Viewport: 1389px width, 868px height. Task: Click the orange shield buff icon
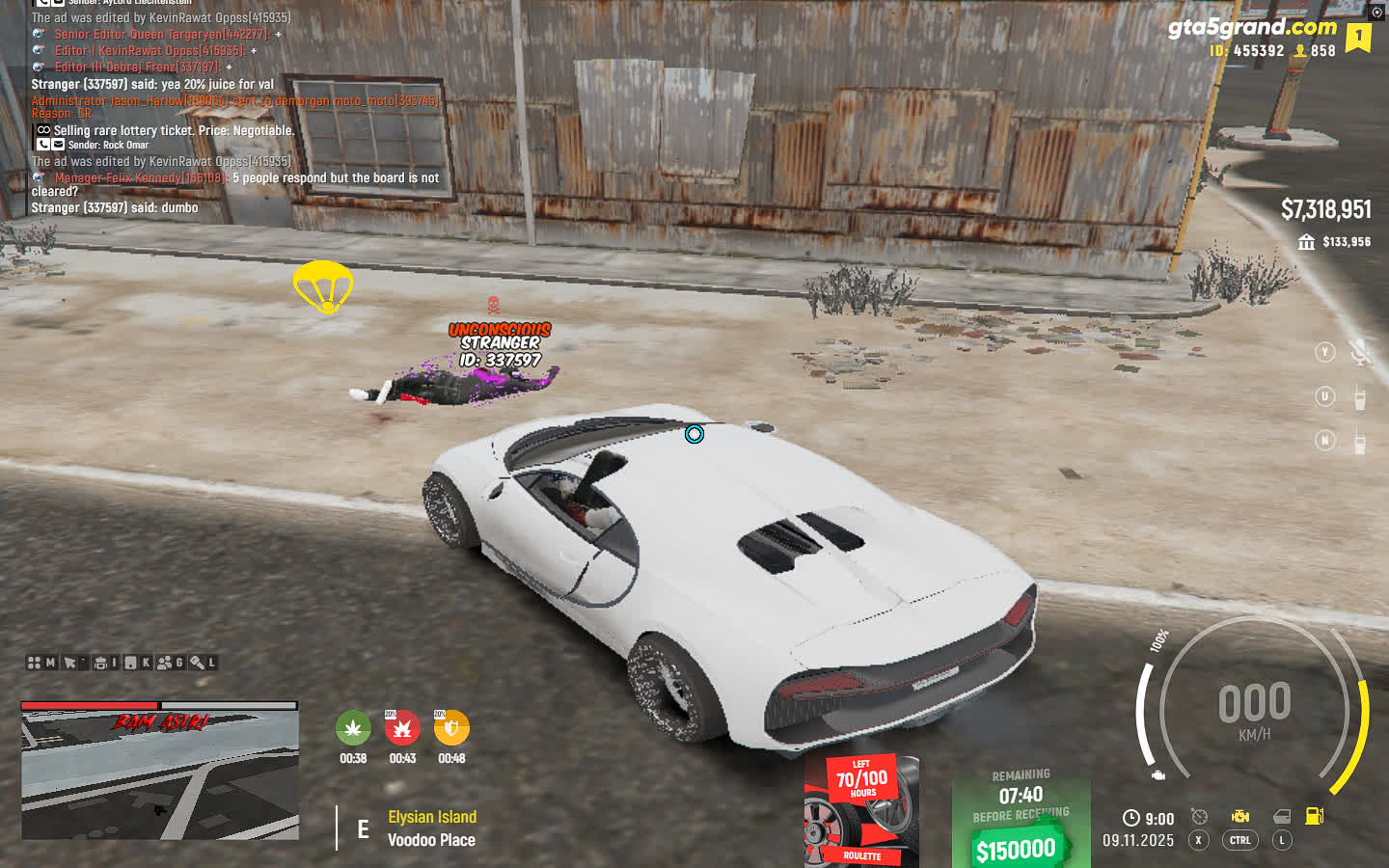451,728
